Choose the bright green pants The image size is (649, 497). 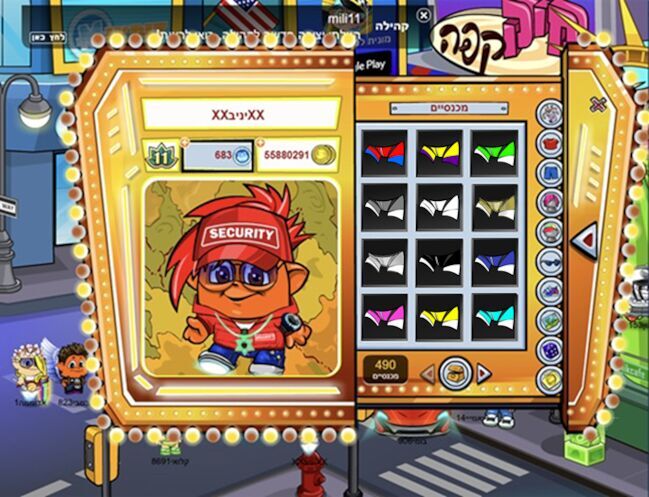click(x=493, y=153)
